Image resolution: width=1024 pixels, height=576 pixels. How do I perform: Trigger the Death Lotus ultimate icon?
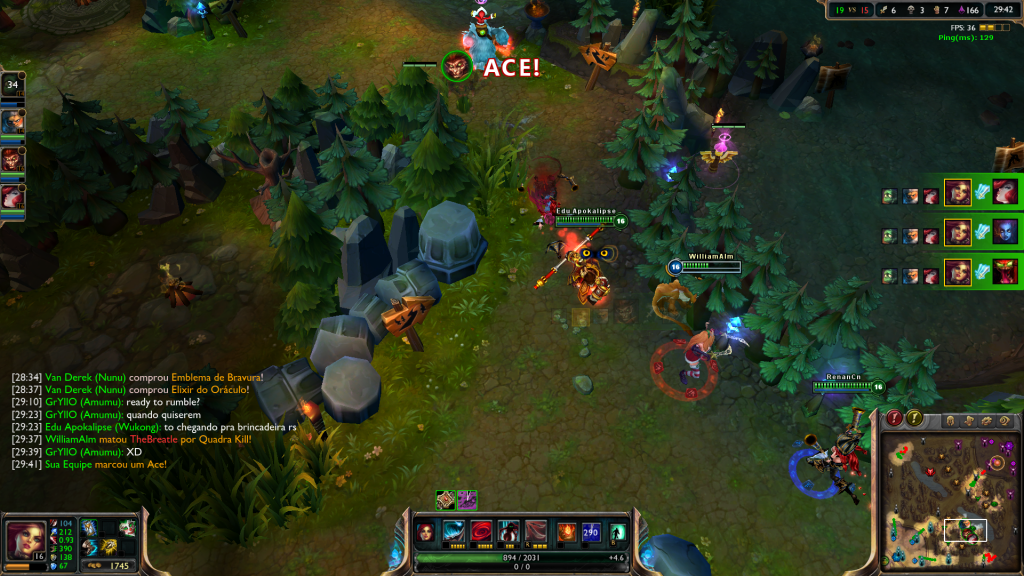538,531
